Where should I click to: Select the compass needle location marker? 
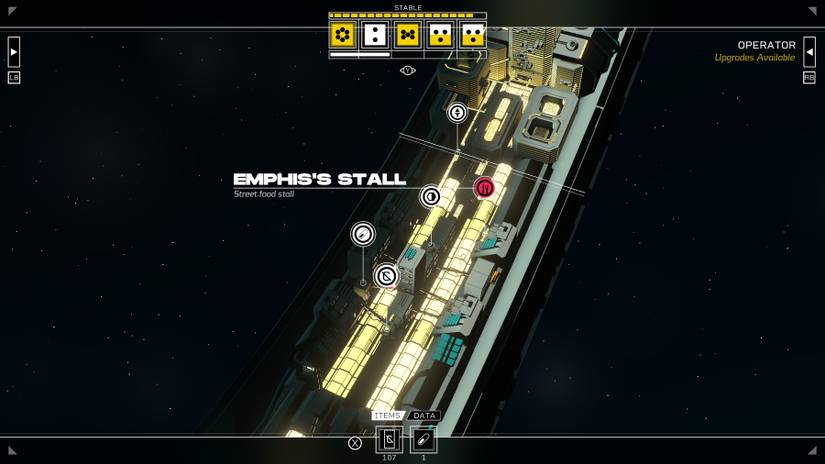tap(363, 234)
